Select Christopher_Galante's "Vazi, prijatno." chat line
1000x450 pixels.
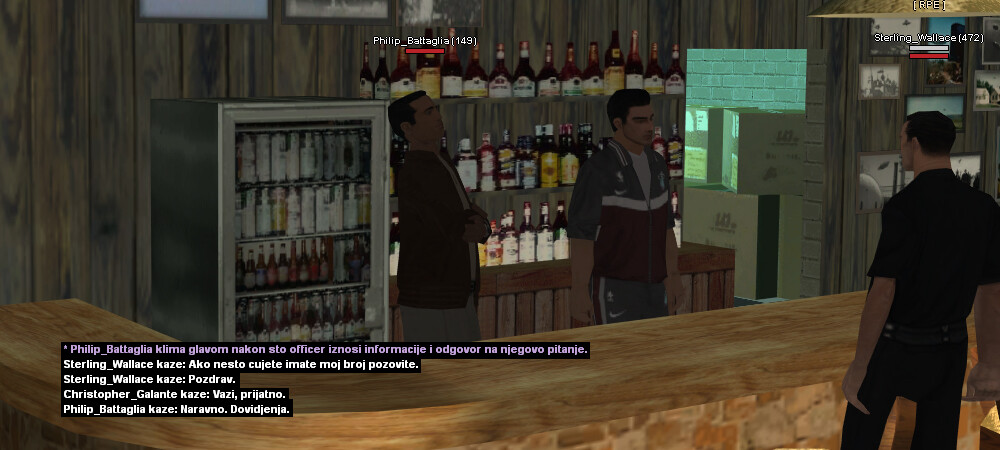[175, 394]
